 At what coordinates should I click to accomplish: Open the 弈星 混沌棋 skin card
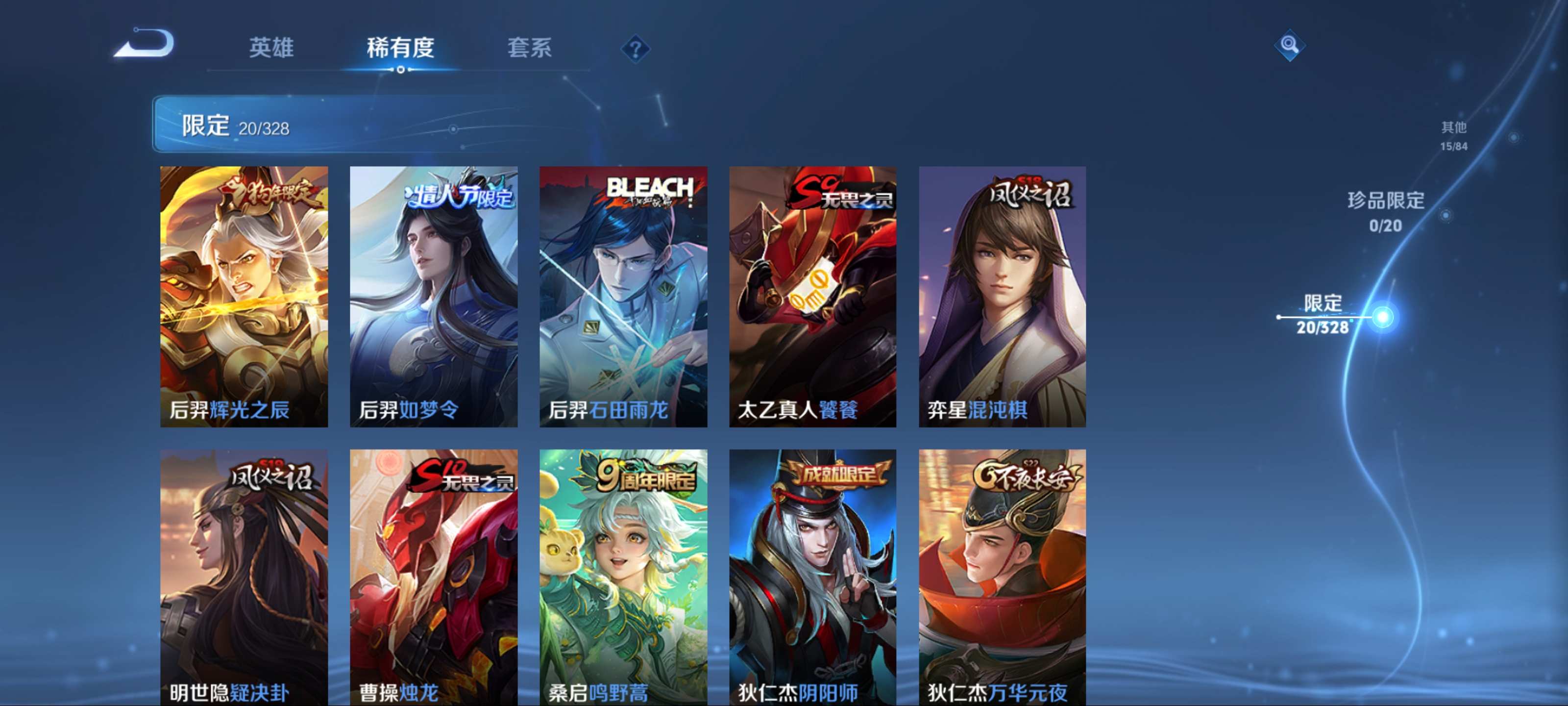(1002, 296)
